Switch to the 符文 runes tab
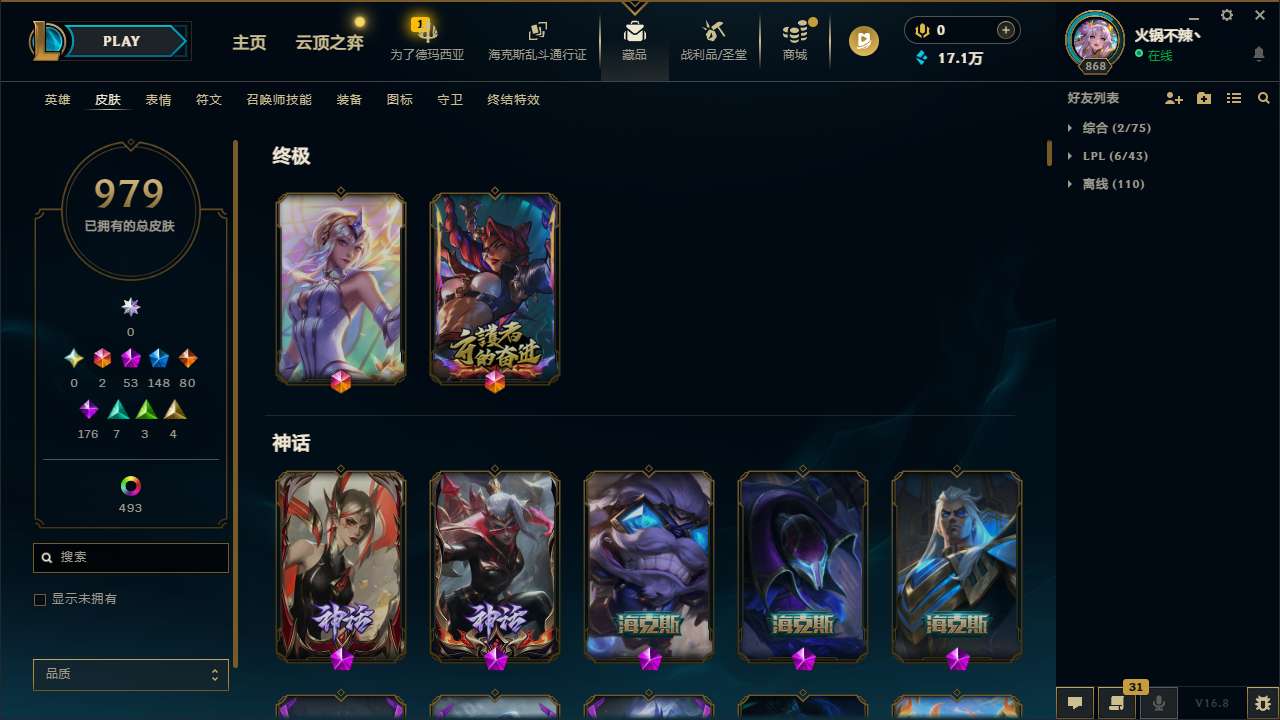Viewport: 1280px width, 720px height. click(x=209, y=100)
